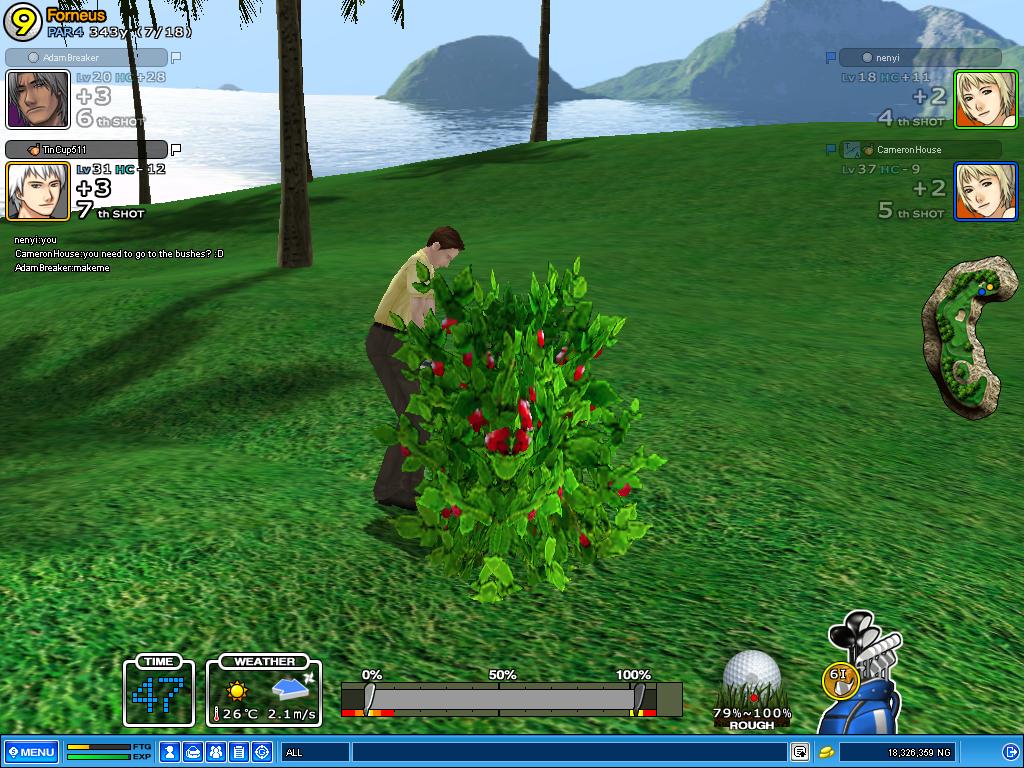Toggle the chat window expand button
The image size is (1024, 768).
(800, 752)
